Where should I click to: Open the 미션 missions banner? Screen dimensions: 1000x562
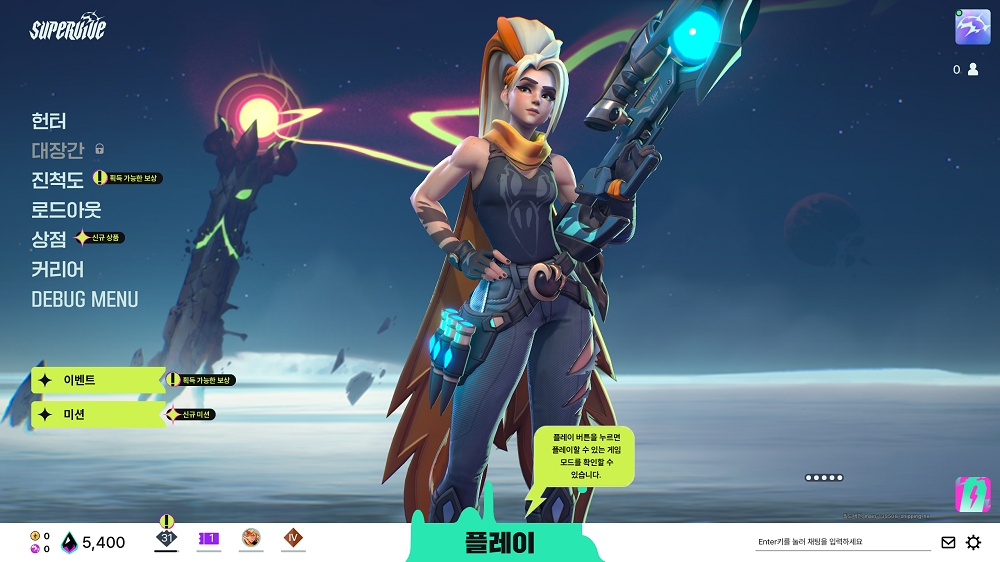coord(97,414)
